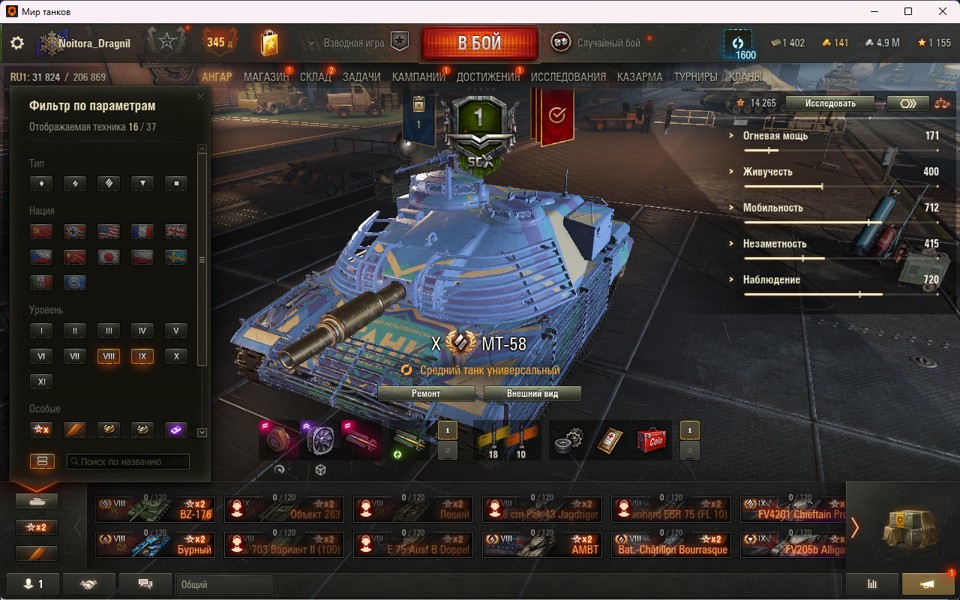Screen dimensions: 960x600
Task: Maximize the Мир танков window
Action: [x=908, y=11]
